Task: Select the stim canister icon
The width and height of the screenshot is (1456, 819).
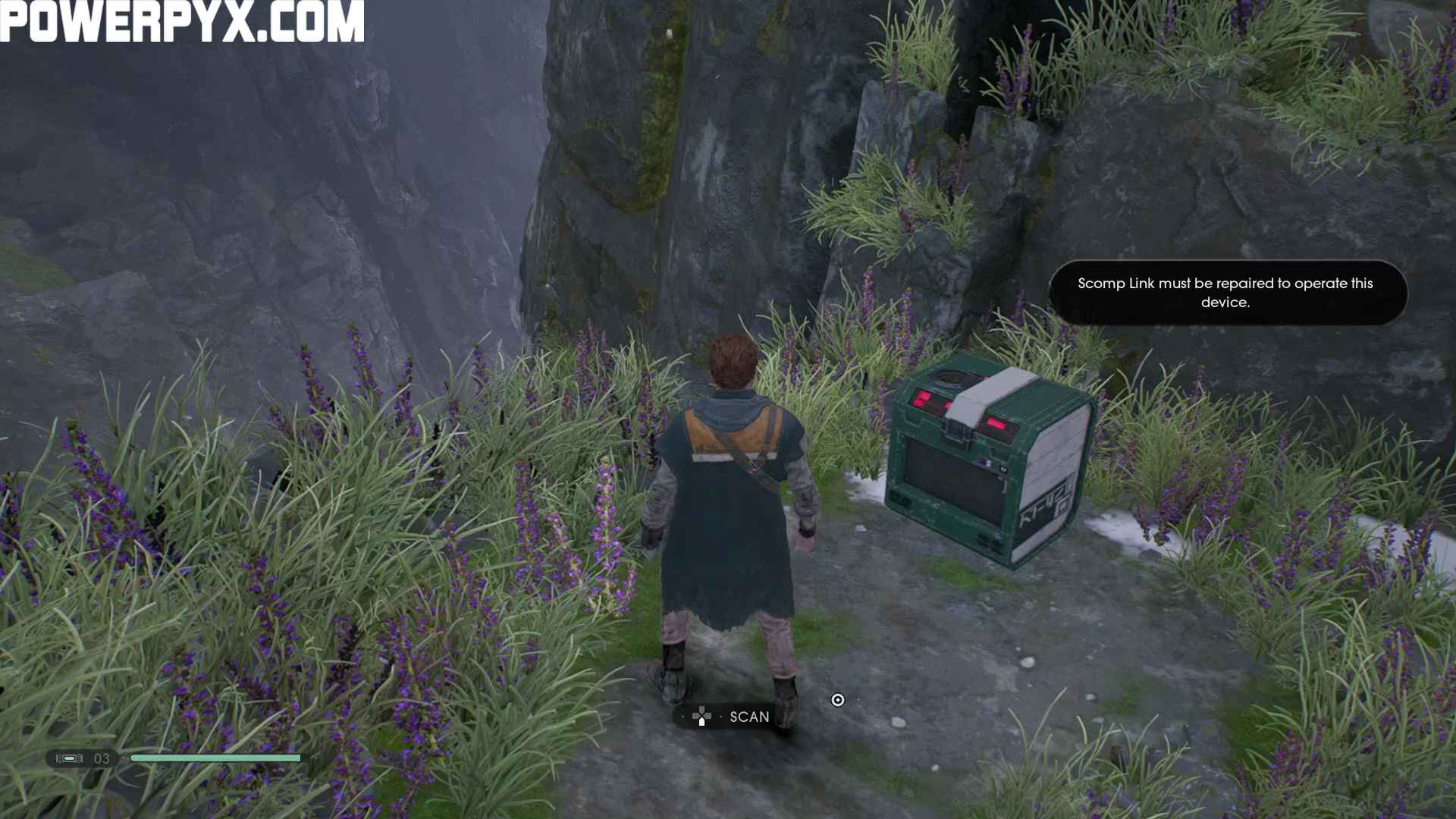Action: [69, 758]
